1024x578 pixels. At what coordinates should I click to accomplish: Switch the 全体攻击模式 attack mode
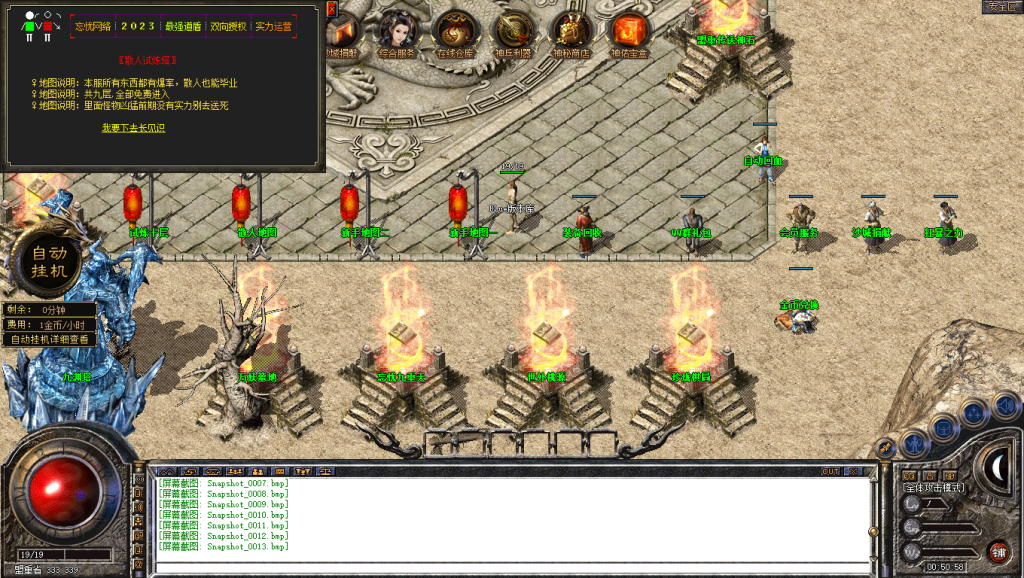pyautogui.click(x=934, y=487)
